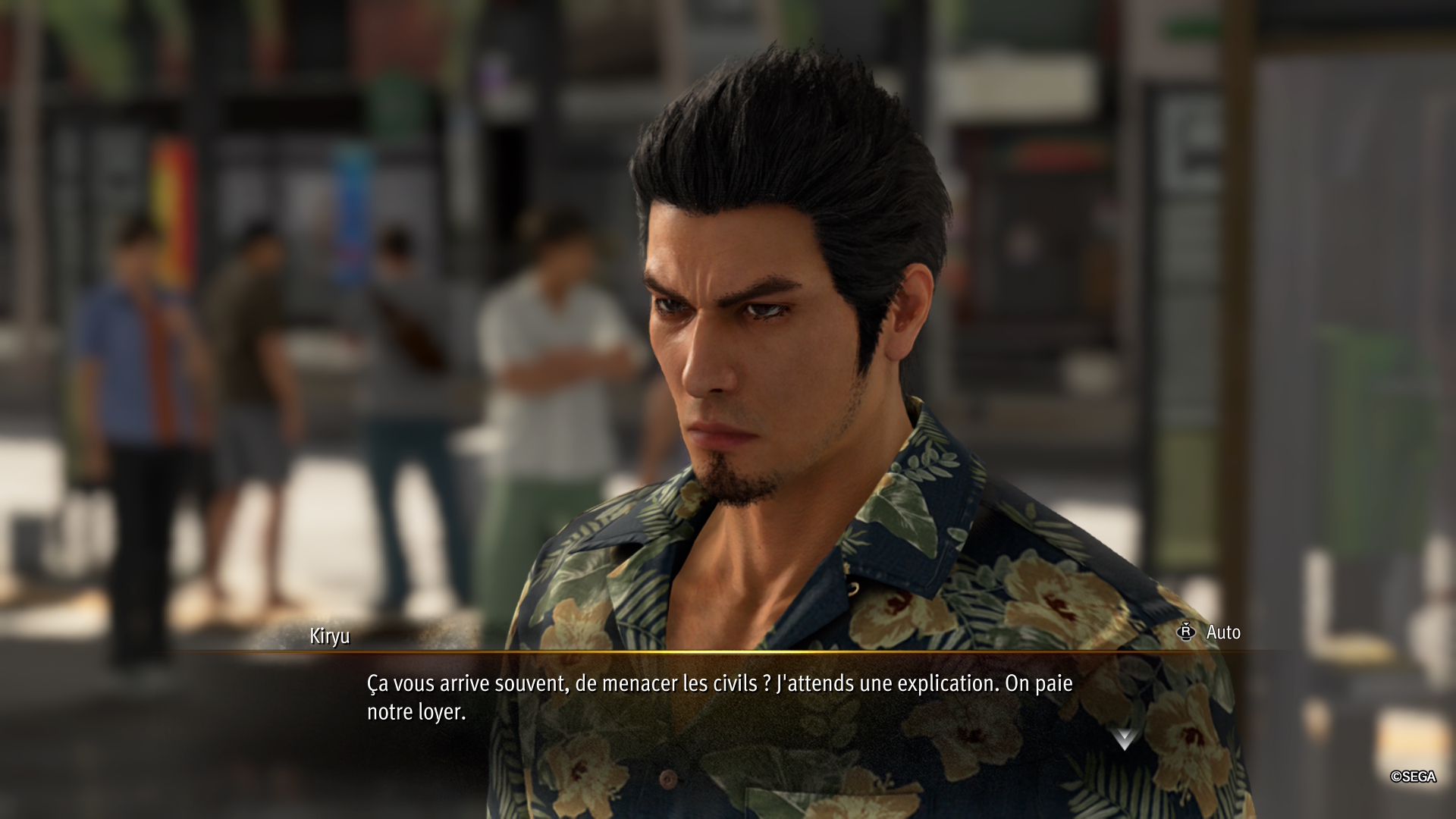Toggle the Auto dialogue advance option
The image size is (1456, 819).
click(x=1210, y=632)
